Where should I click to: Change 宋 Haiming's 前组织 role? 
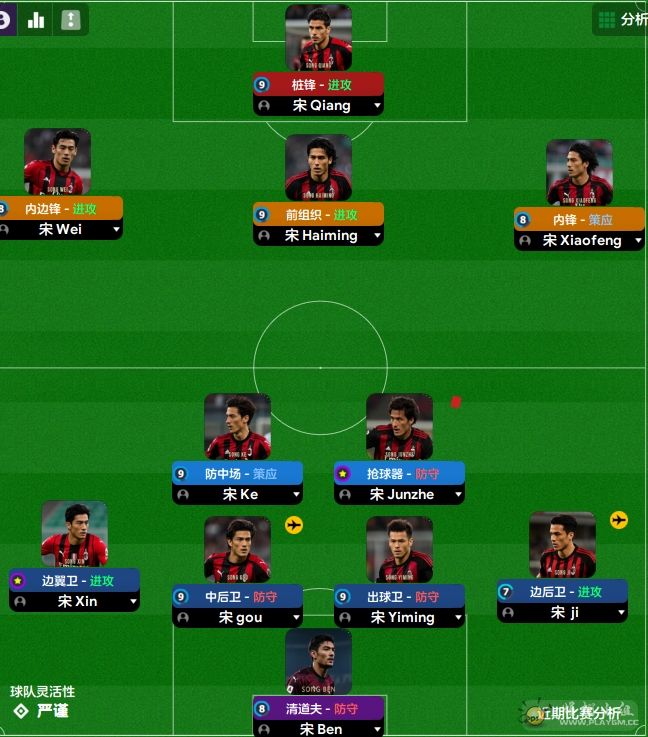(x=320, y=215)
